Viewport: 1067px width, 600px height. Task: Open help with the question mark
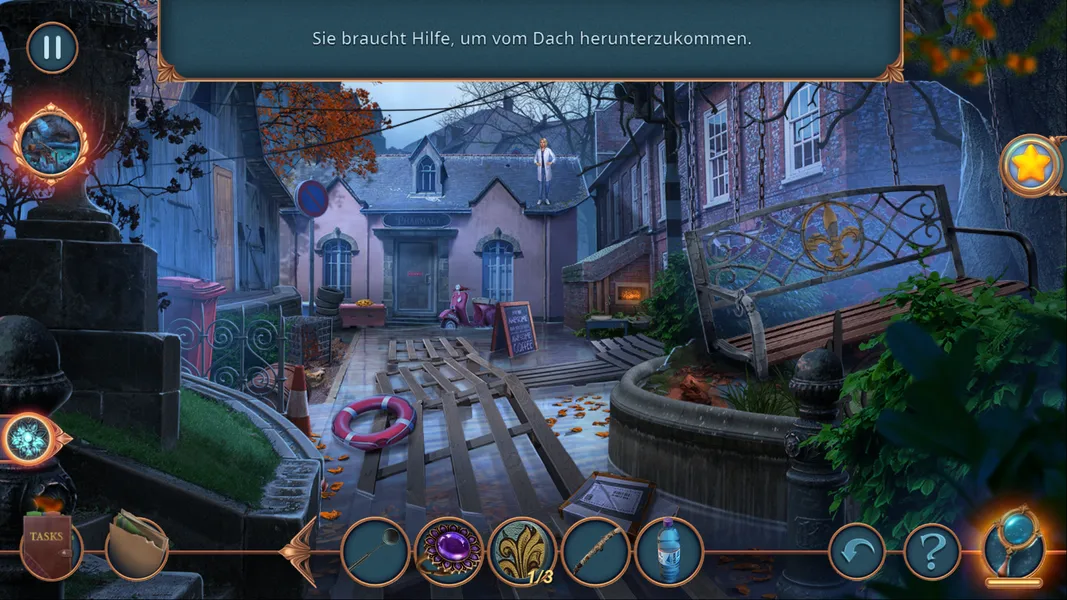pyautogui.click(x=932, y=551)
